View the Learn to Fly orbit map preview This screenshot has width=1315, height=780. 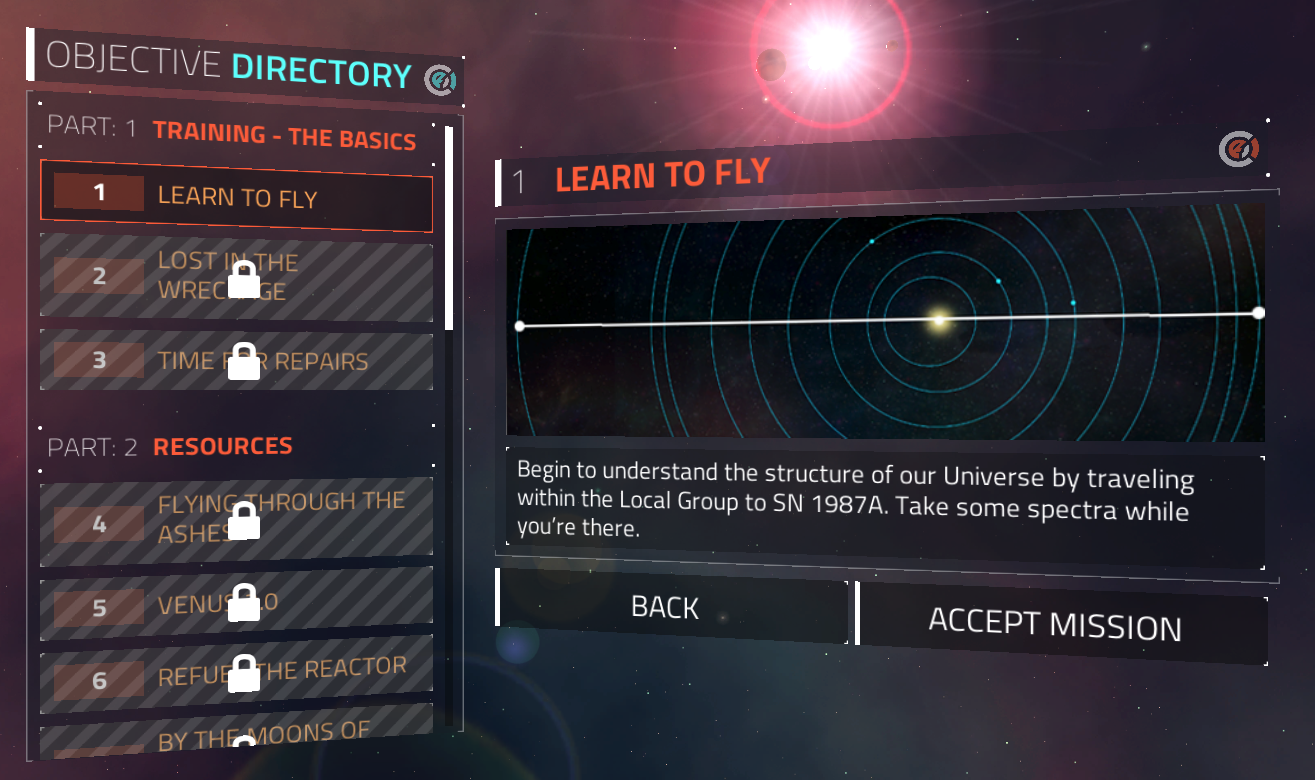pyautogui.click(x=885, y=322)
